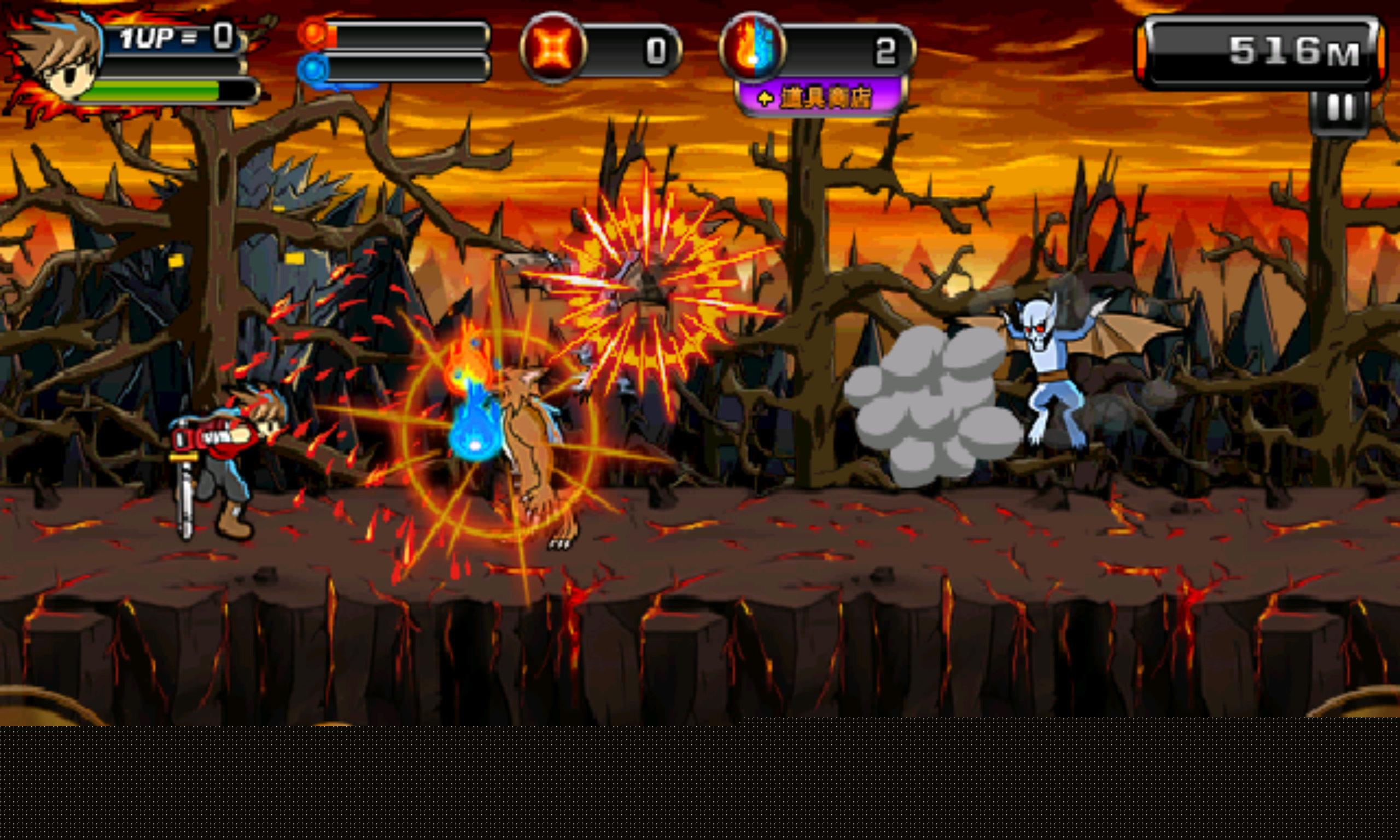Viewport: 1400px width, 840px height.
Task: Use the fire and ice orb item
Action: pyautogui.click(x=752, y=48)
